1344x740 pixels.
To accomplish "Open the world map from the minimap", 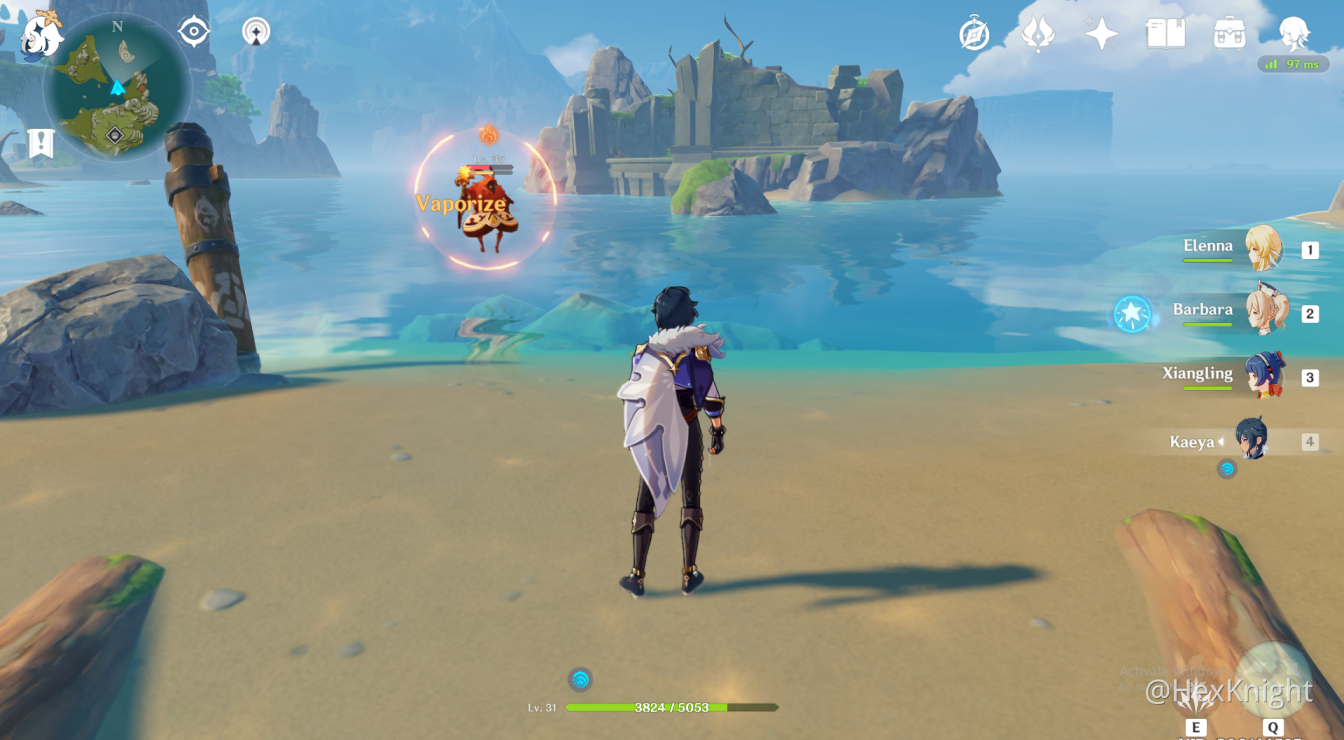I will [118, 88].
